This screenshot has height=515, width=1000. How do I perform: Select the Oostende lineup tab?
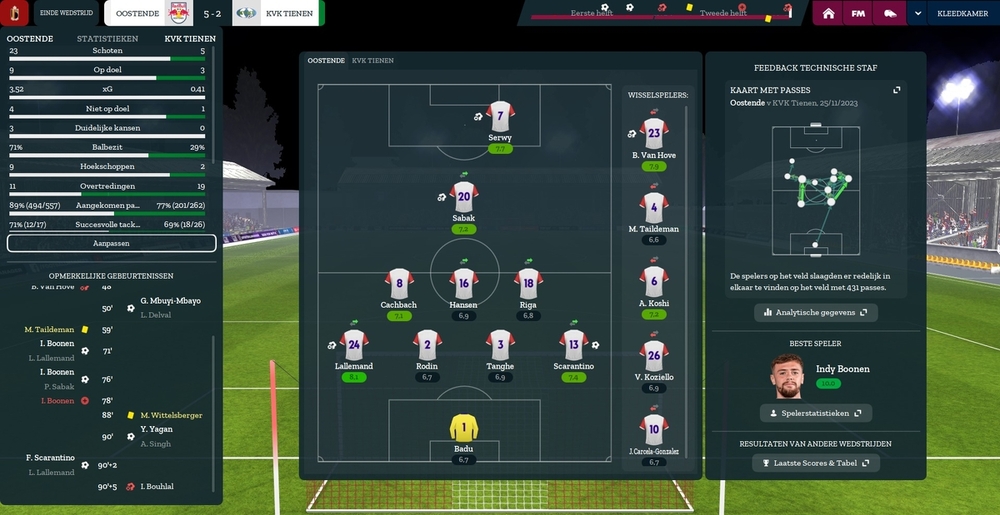pos(326,61)
